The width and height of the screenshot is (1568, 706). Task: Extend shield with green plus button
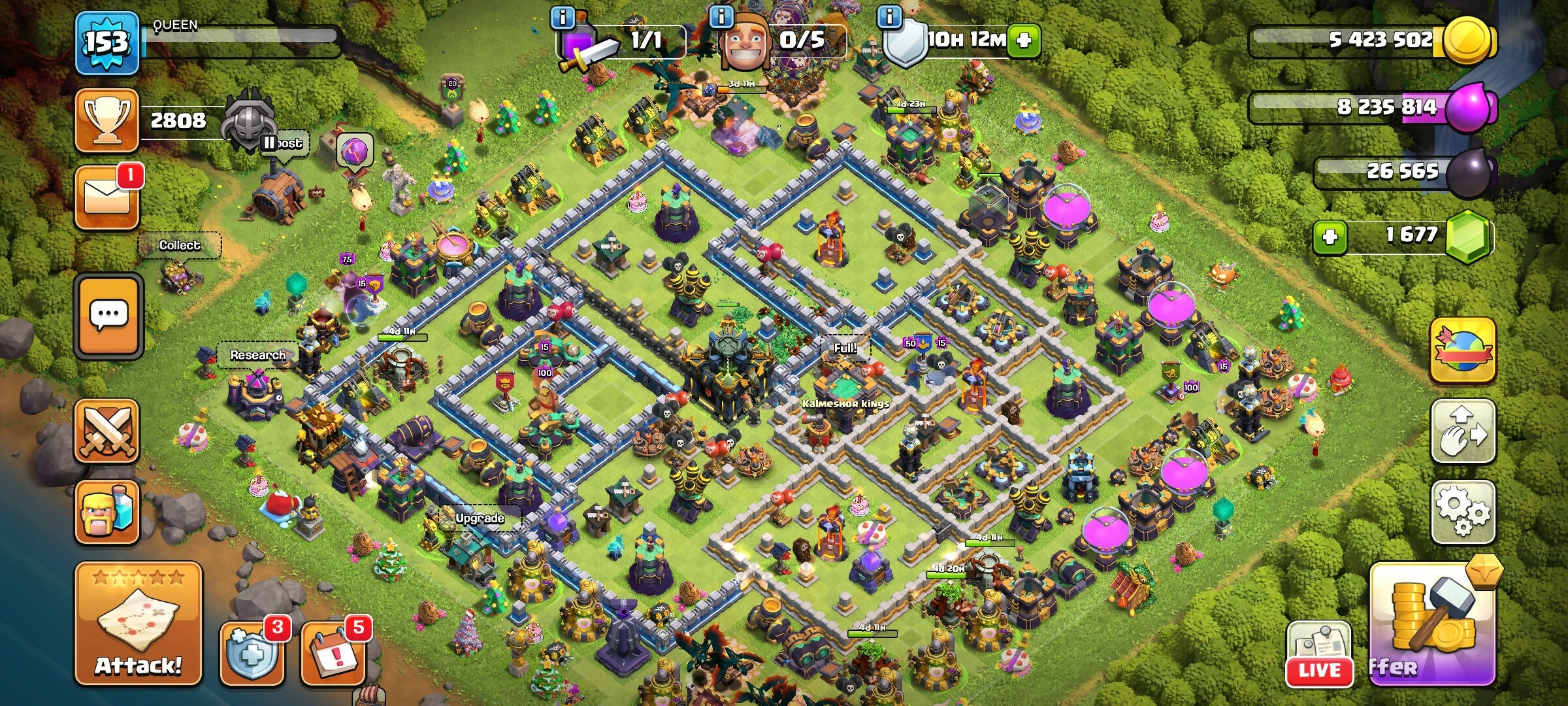1024,41
